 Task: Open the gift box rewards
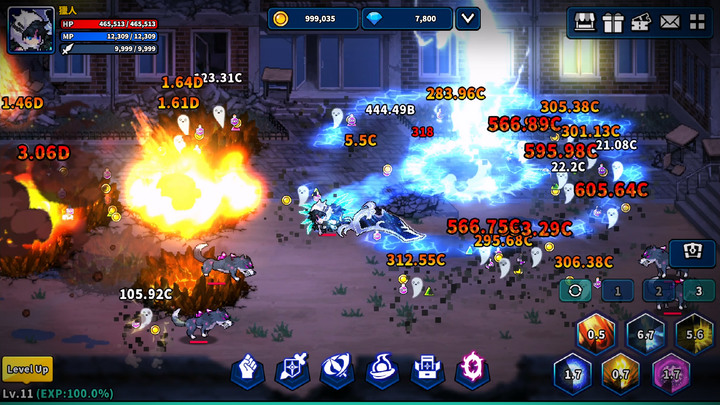click(x=613, y=21)
